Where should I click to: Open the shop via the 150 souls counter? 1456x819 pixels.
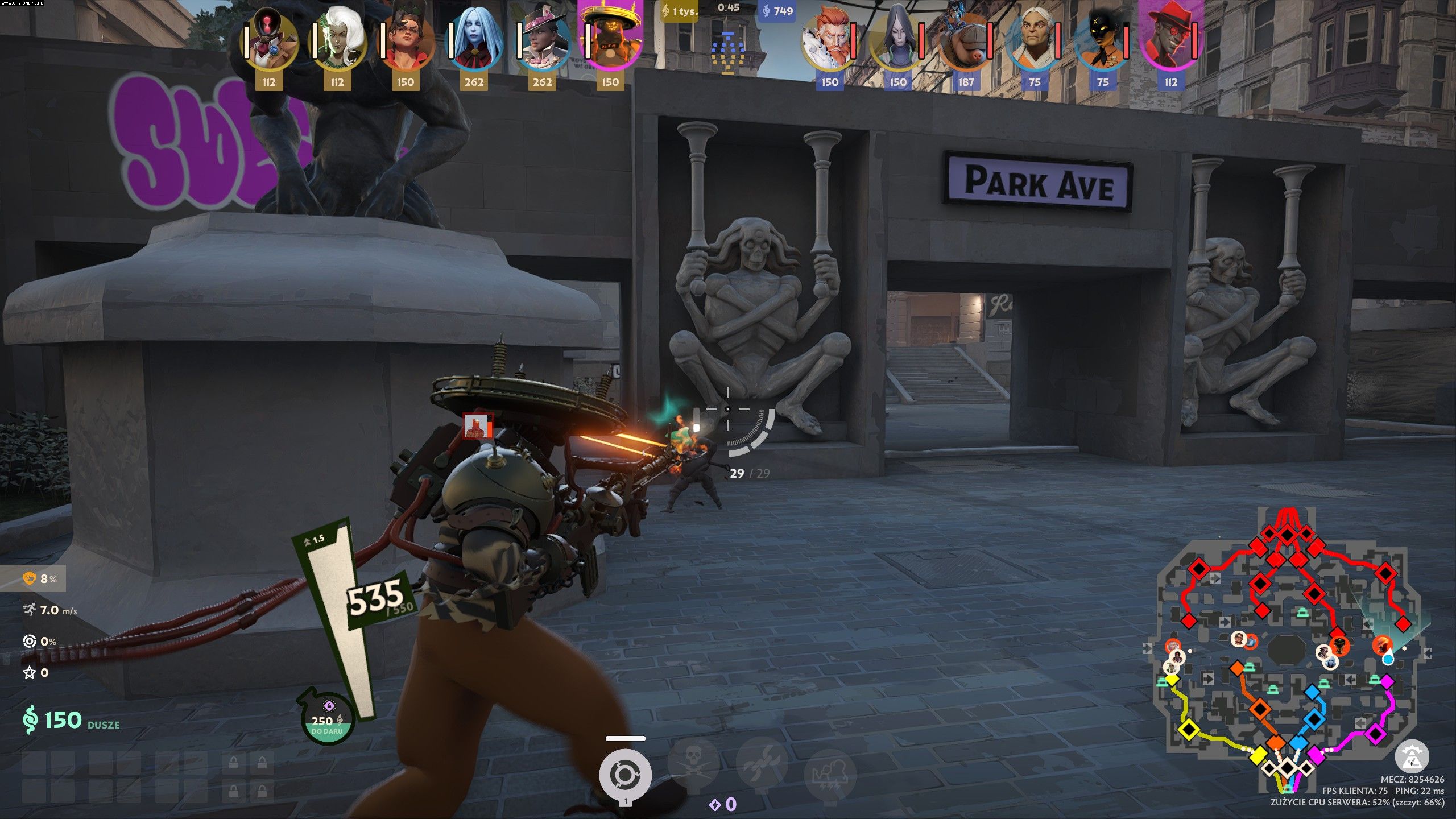tap(63, 720)
